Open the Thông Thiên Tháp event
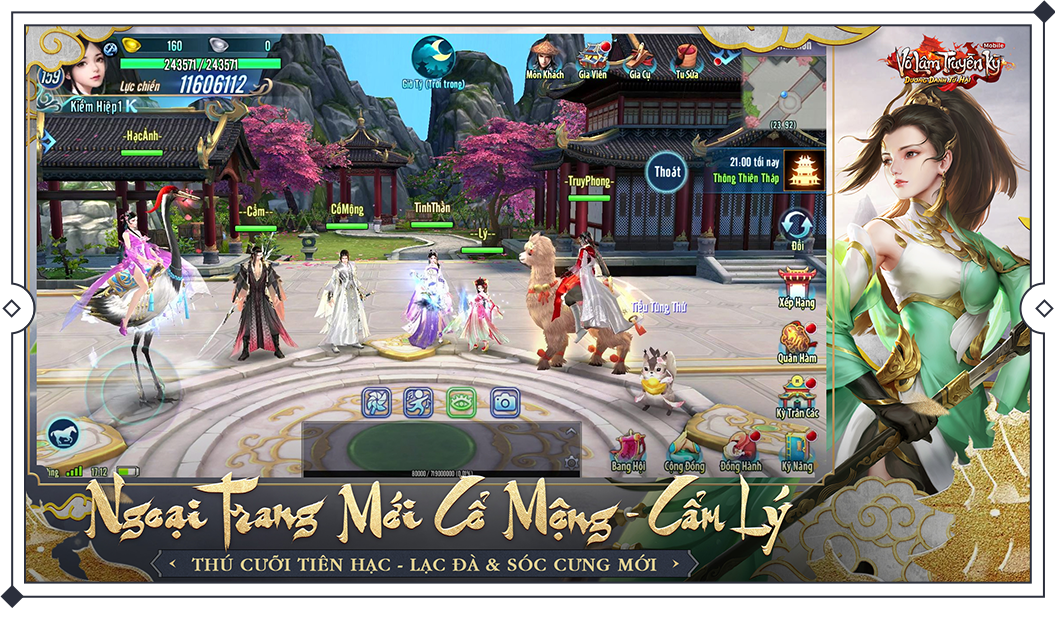This screenshot has height=619, width=1055. (803, 170)
